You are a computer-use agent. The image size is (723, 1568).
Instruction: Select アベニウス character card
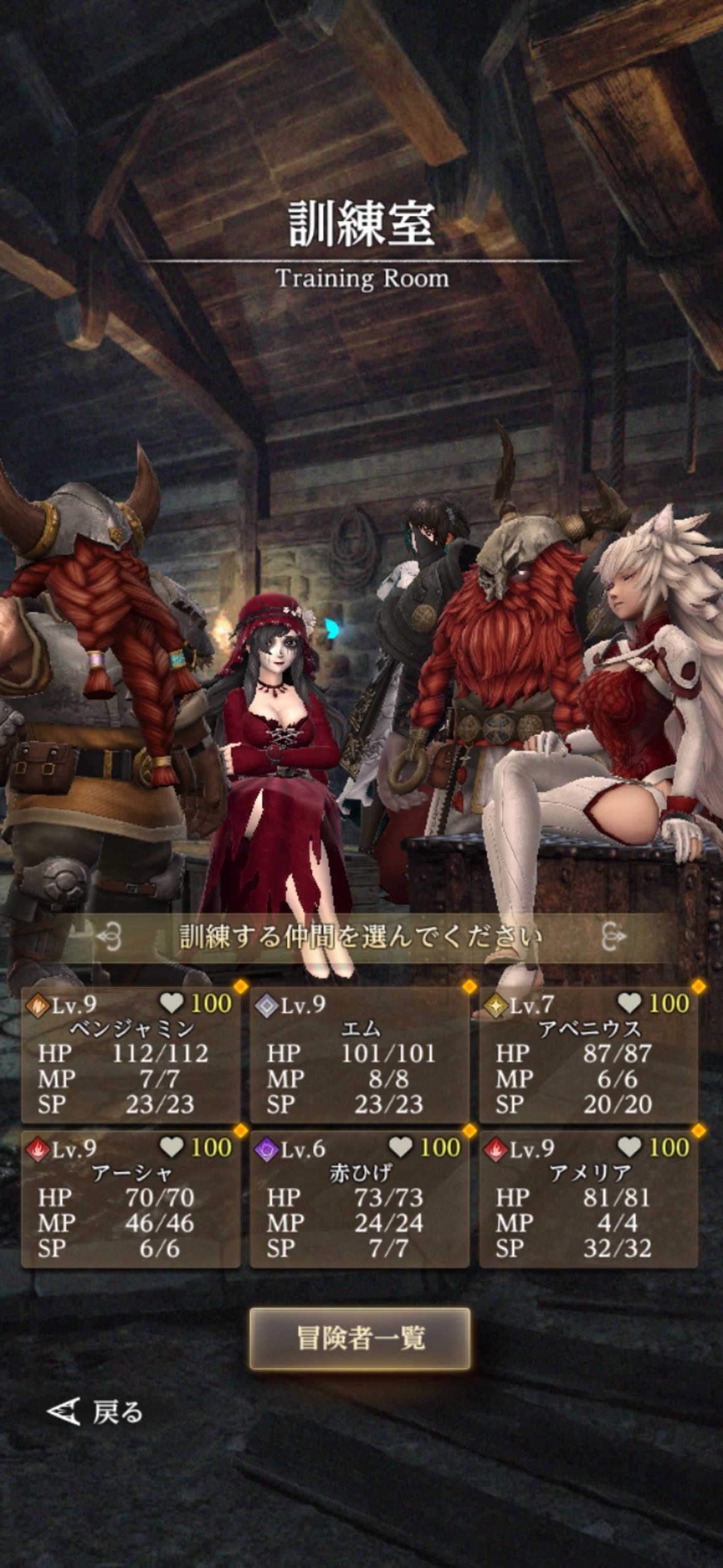click(589, 1055)
